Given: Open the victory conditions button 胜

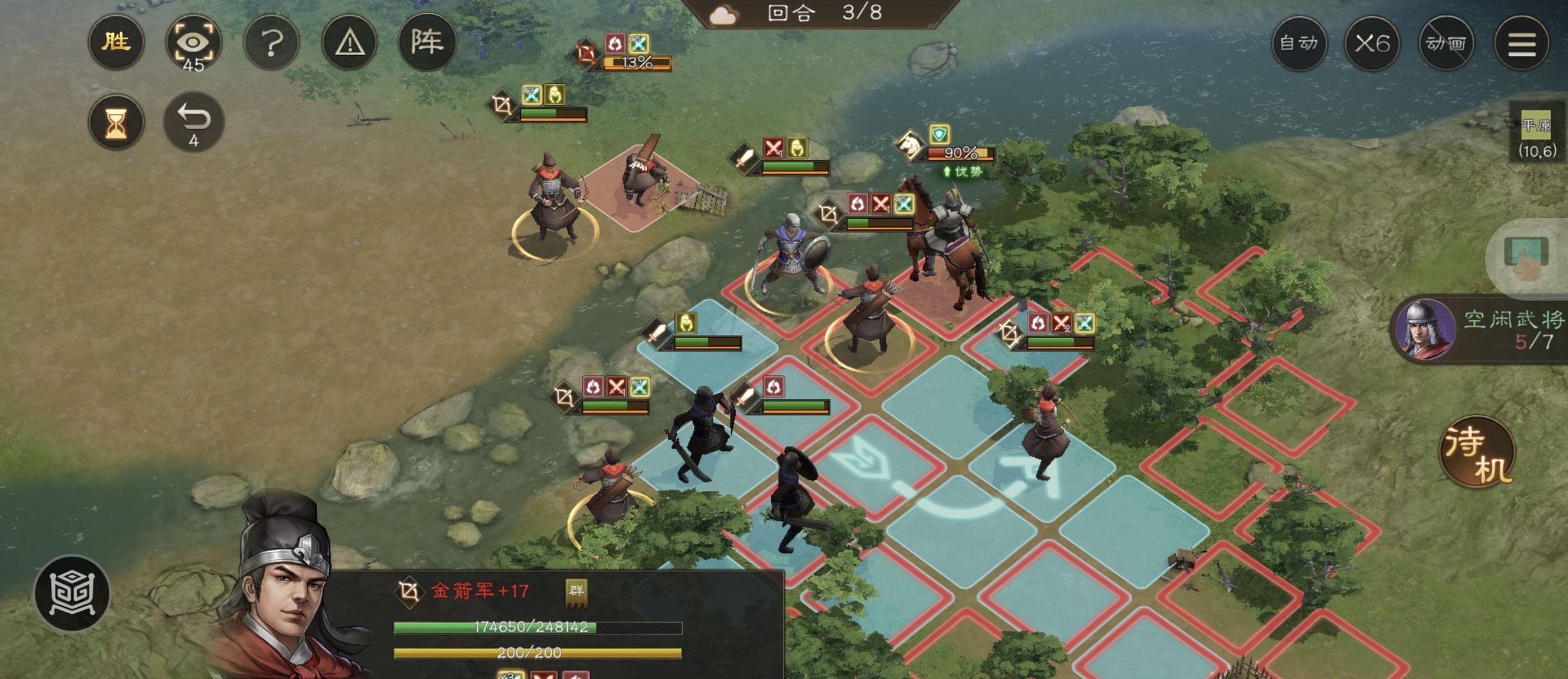Looking at the screenshot, I should click(116, 43).
